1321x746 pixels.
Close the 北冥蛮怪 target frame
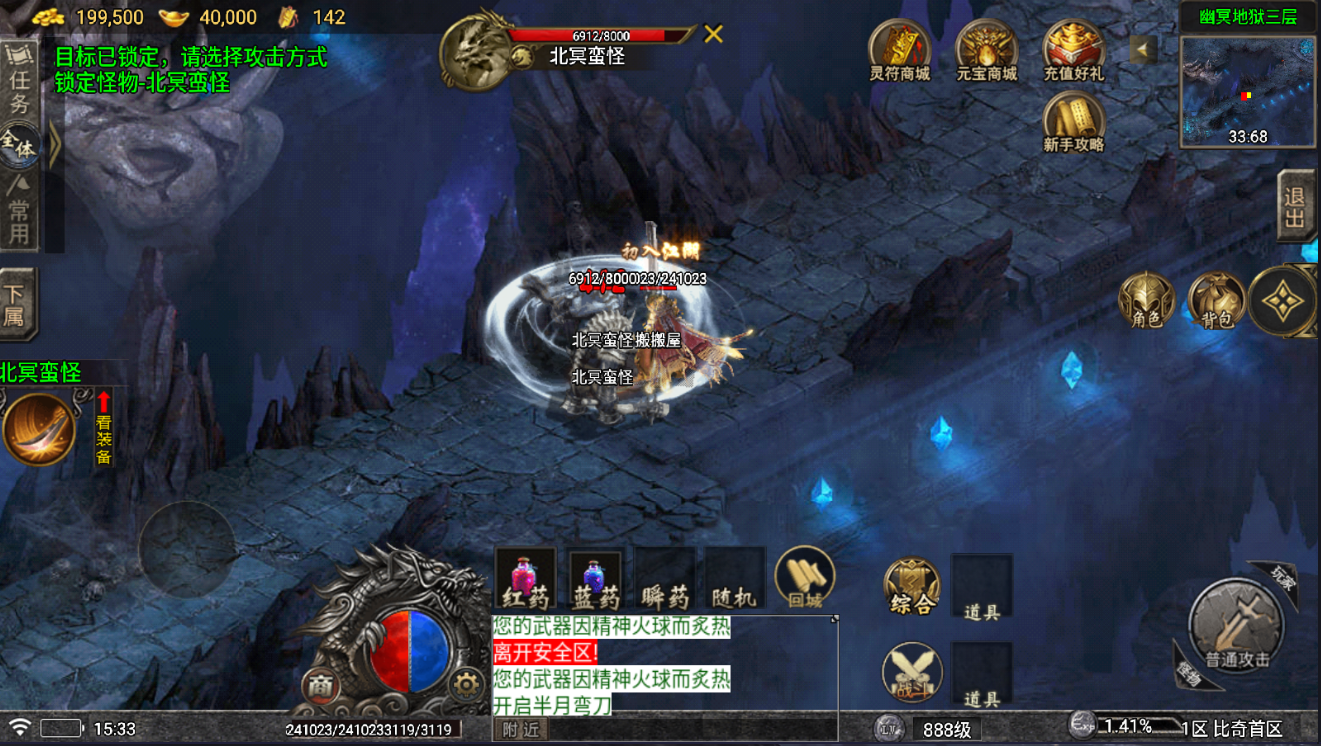pos(713,35)
